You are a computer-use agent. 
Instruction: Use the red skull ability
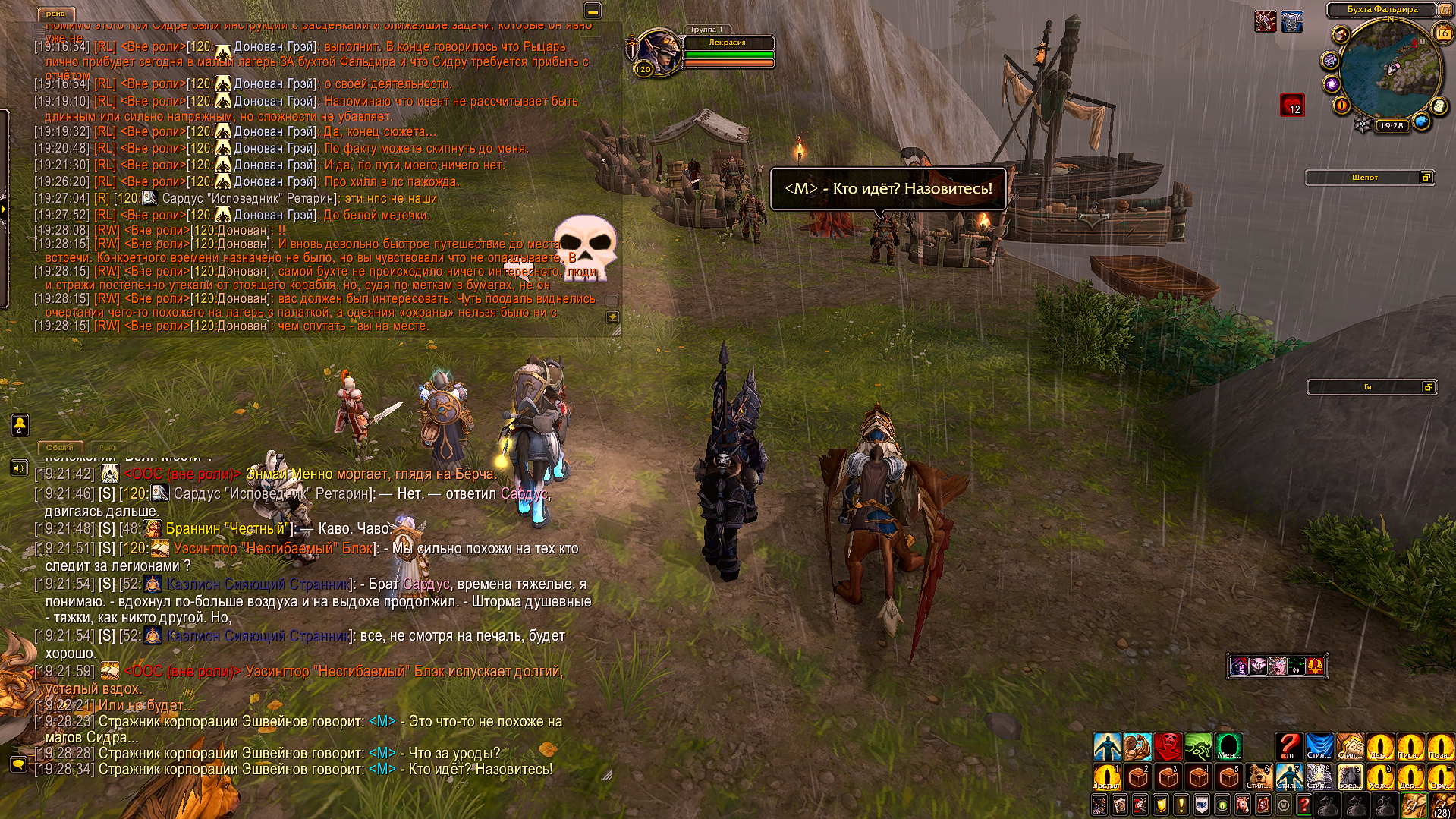1168,747
